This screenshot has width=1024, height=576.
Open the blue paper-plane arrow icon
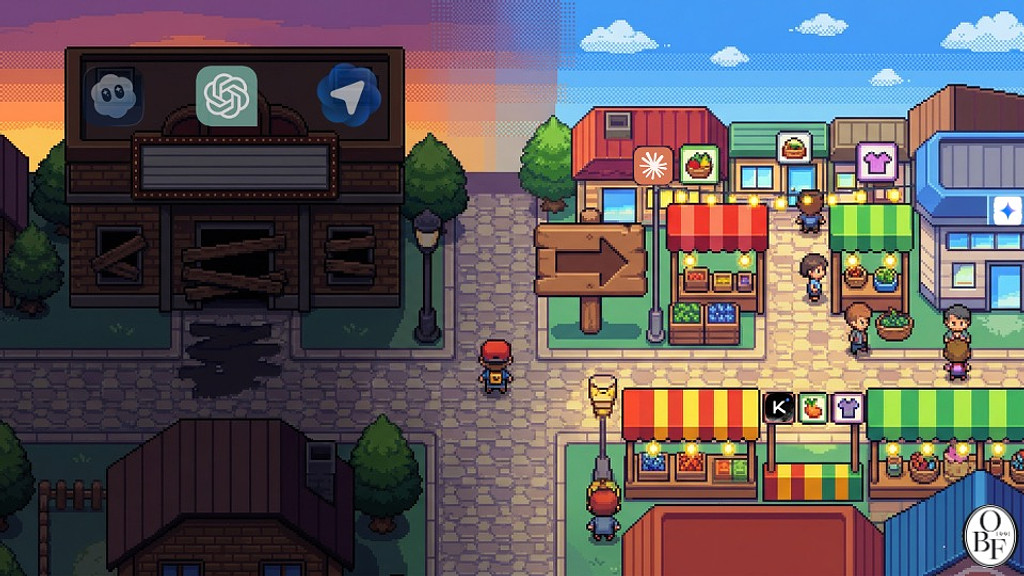pyautogui.click(x=349, y=95)
